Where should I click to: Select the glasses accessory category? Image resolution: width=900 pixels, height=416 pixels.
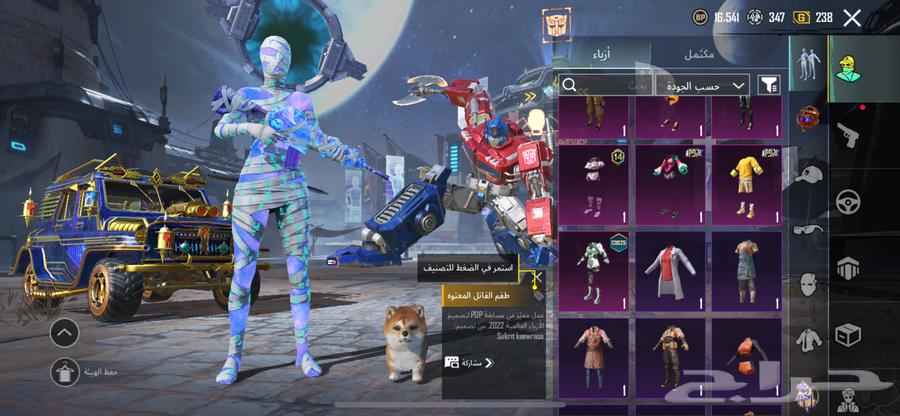coord(808,229)
